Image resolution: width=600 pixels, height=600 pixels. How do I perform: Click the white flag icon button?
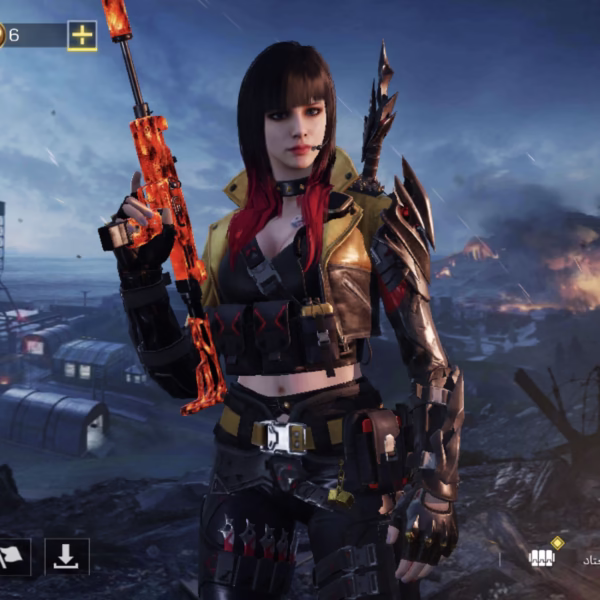pyautogui.click(x=13, y=557)
